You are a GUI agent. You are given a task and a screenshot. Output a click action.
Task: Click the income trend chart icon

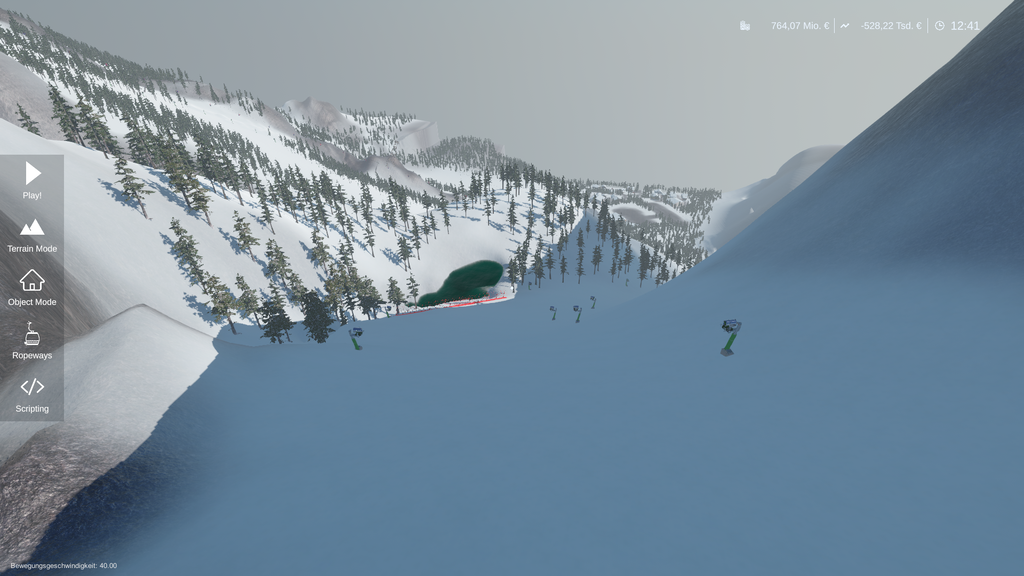coord(845,26)
